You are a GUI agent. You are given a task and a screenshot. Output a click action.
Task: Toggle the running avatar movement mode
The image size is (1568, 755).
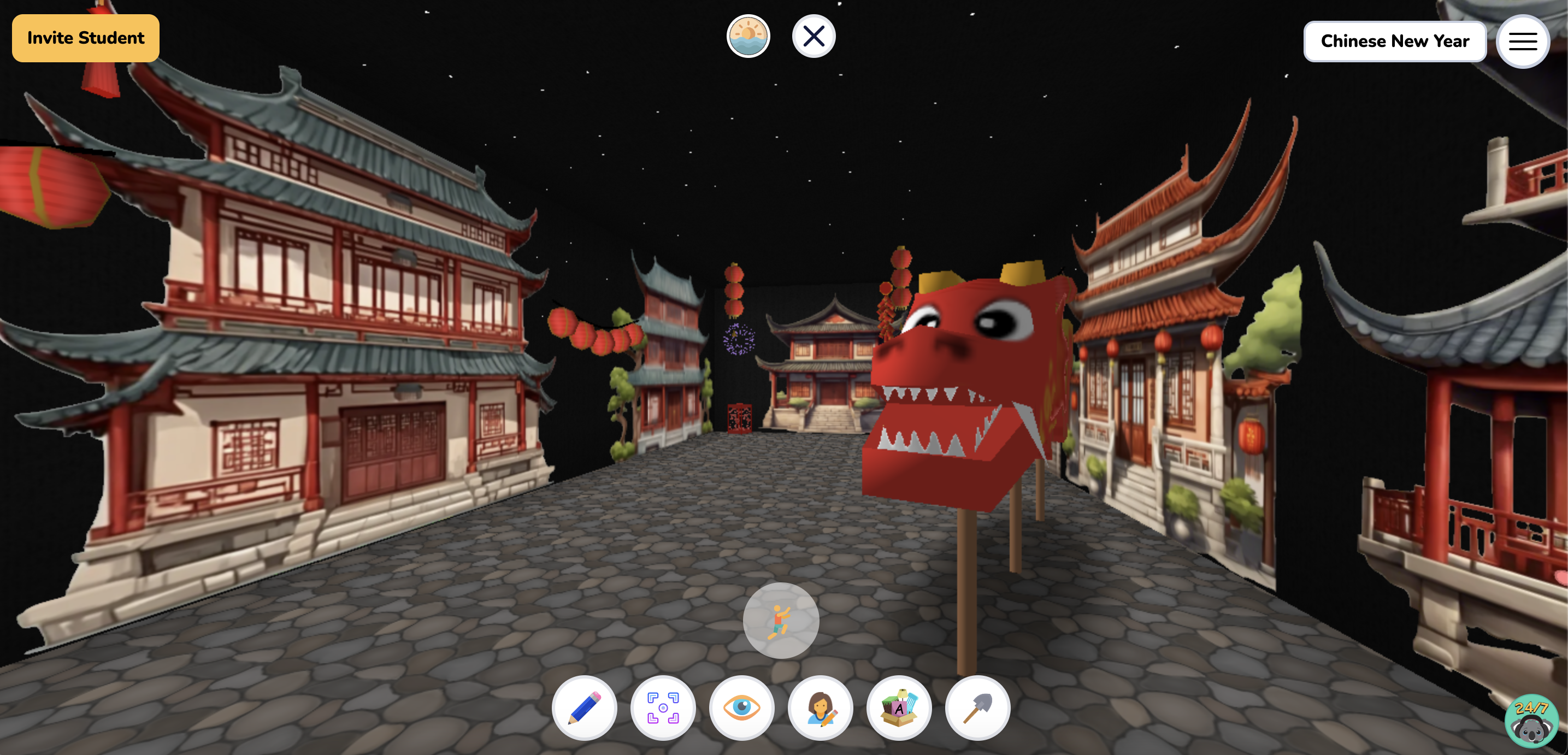coord(781,620)
